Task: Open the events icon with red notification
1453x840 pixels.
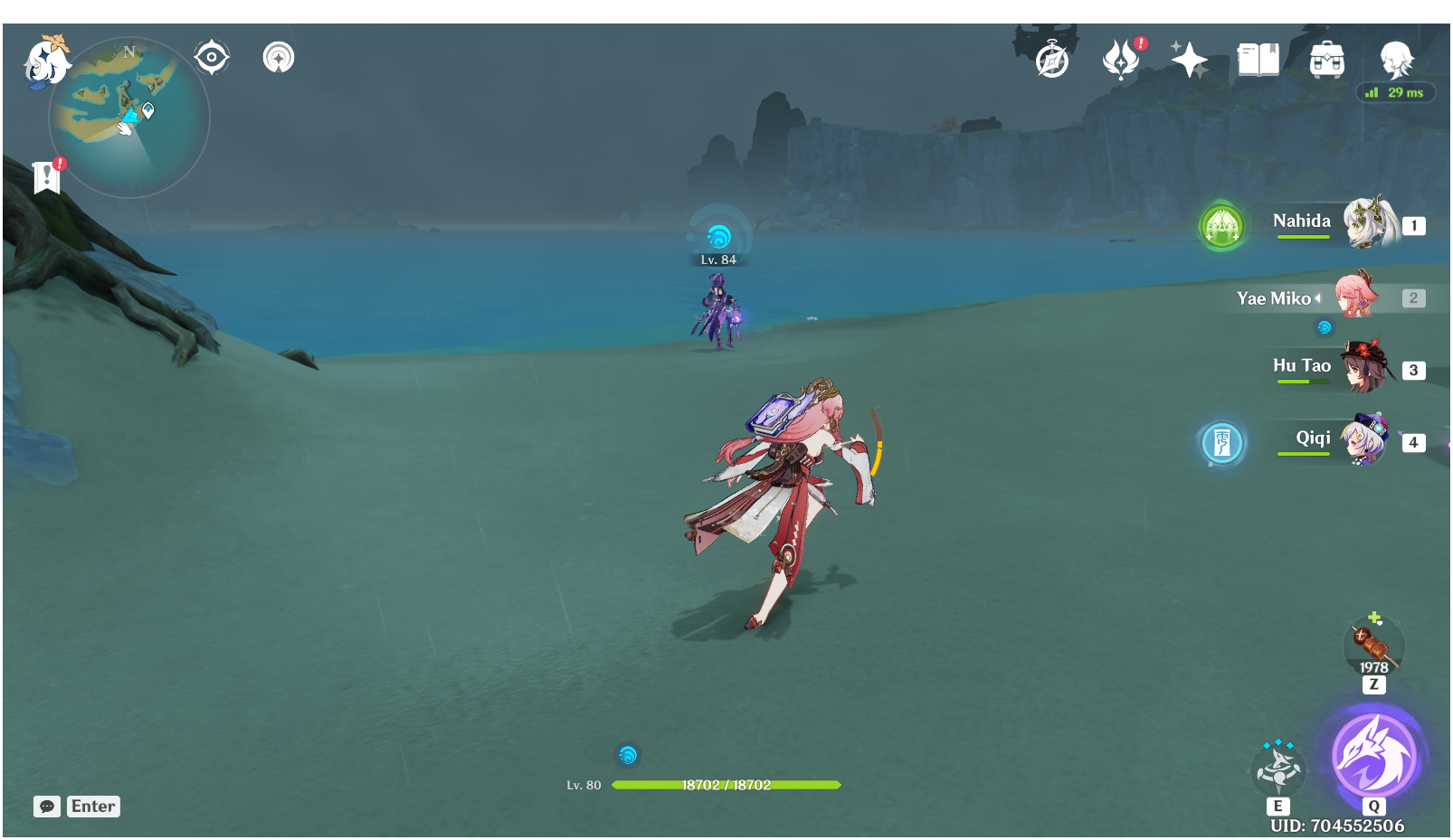Action: 1121,60
